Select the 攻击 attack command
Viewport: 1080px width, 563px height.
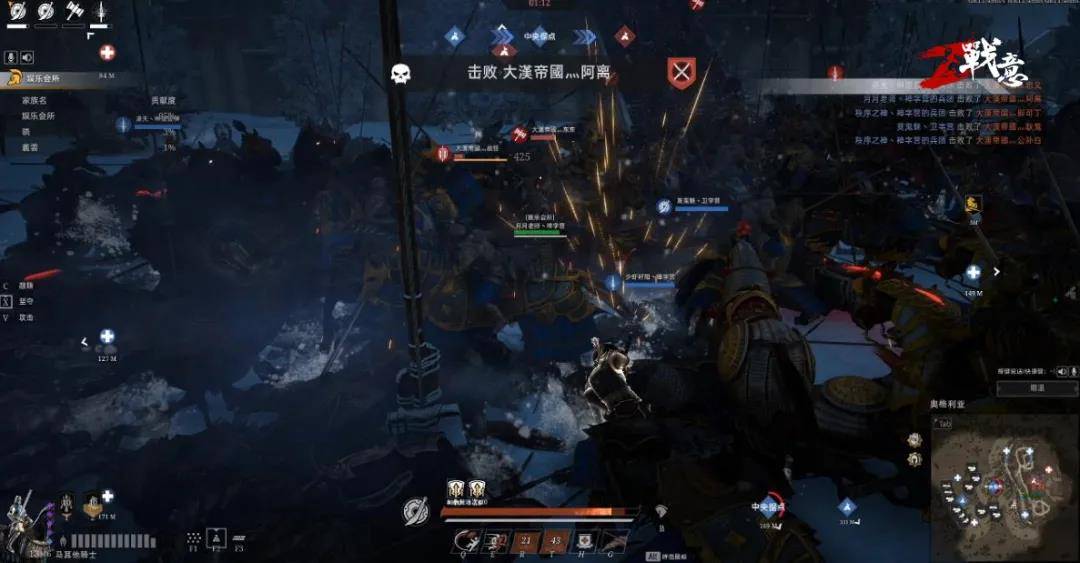point(27,317)
